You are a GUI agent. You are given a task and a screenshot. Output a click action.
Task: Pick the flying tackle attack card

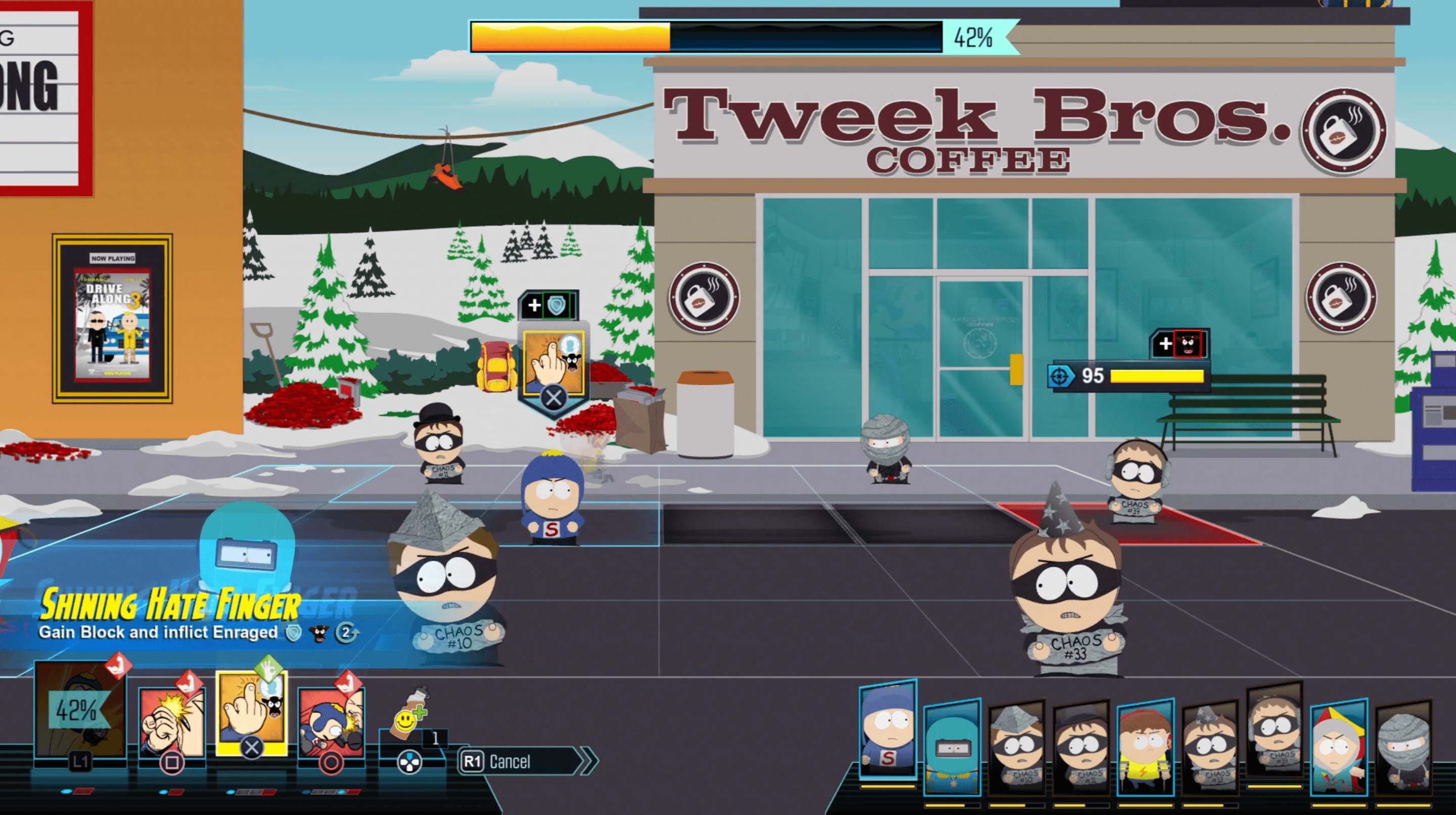pyautogui.click(x=331, y=723)
